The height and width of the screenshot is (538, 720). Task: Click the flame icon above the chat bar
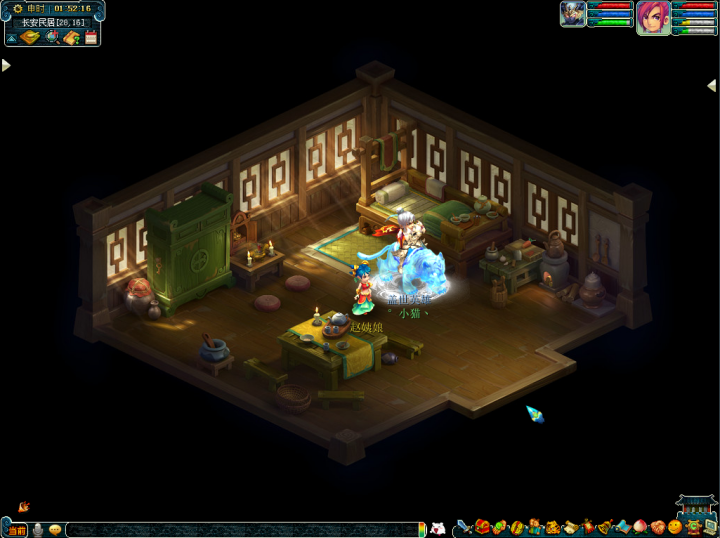[23, 507]
